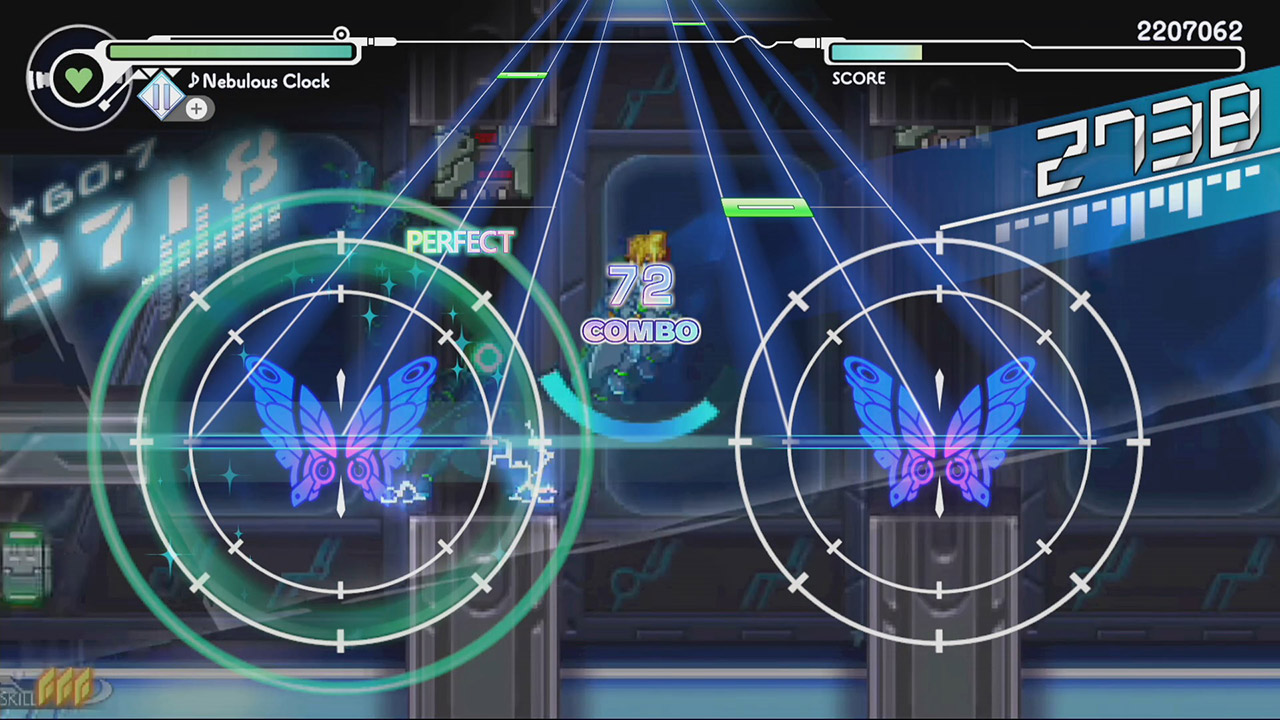Image resolution: width=1280 pixels, height=720 pixels.
Task: Click the 72 COMBO counter
Action: (640, 300)
